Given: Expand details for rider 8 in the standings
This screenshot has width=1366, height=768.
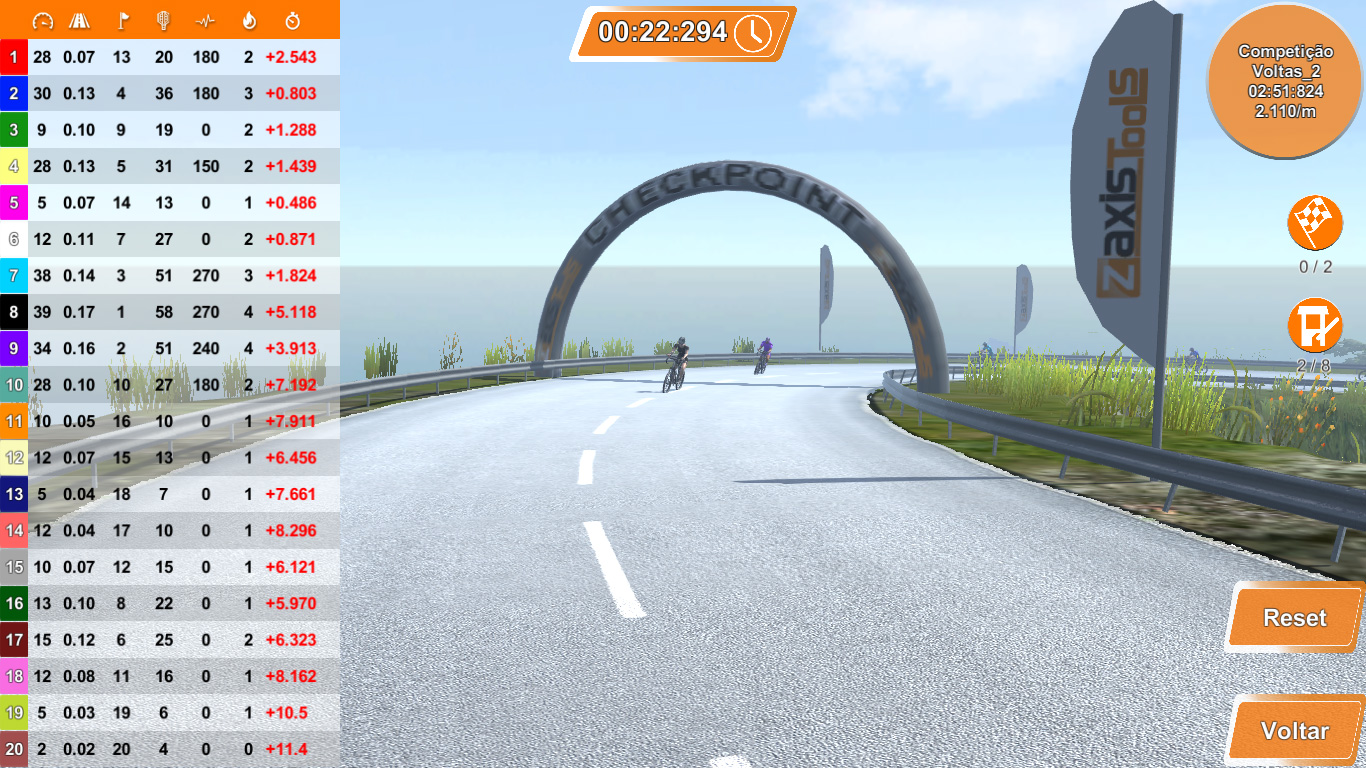Looking at the screenshot, I should click(x=170, y=312).
